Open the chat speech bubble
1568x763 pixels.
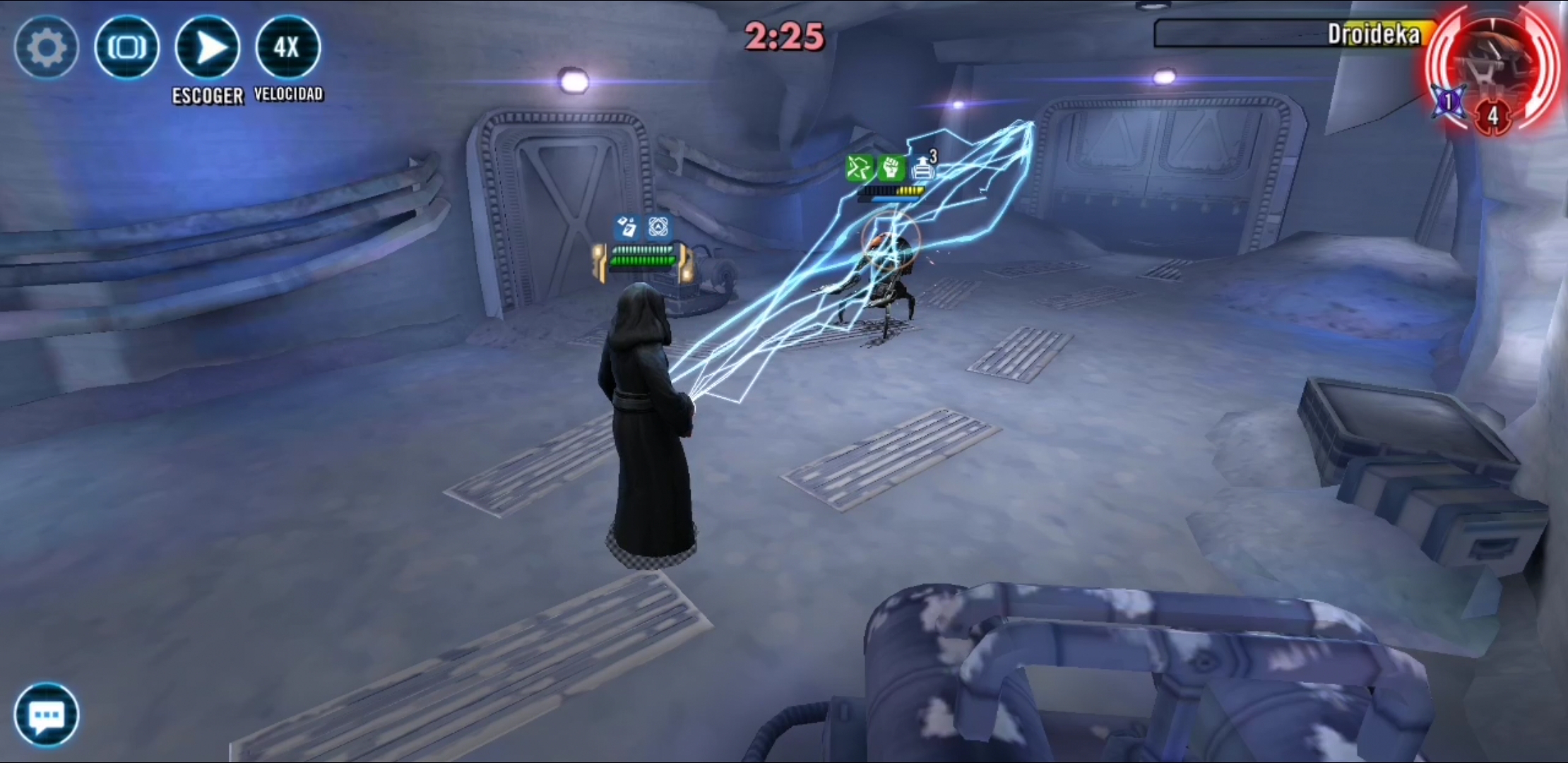[x=47, y=714]
